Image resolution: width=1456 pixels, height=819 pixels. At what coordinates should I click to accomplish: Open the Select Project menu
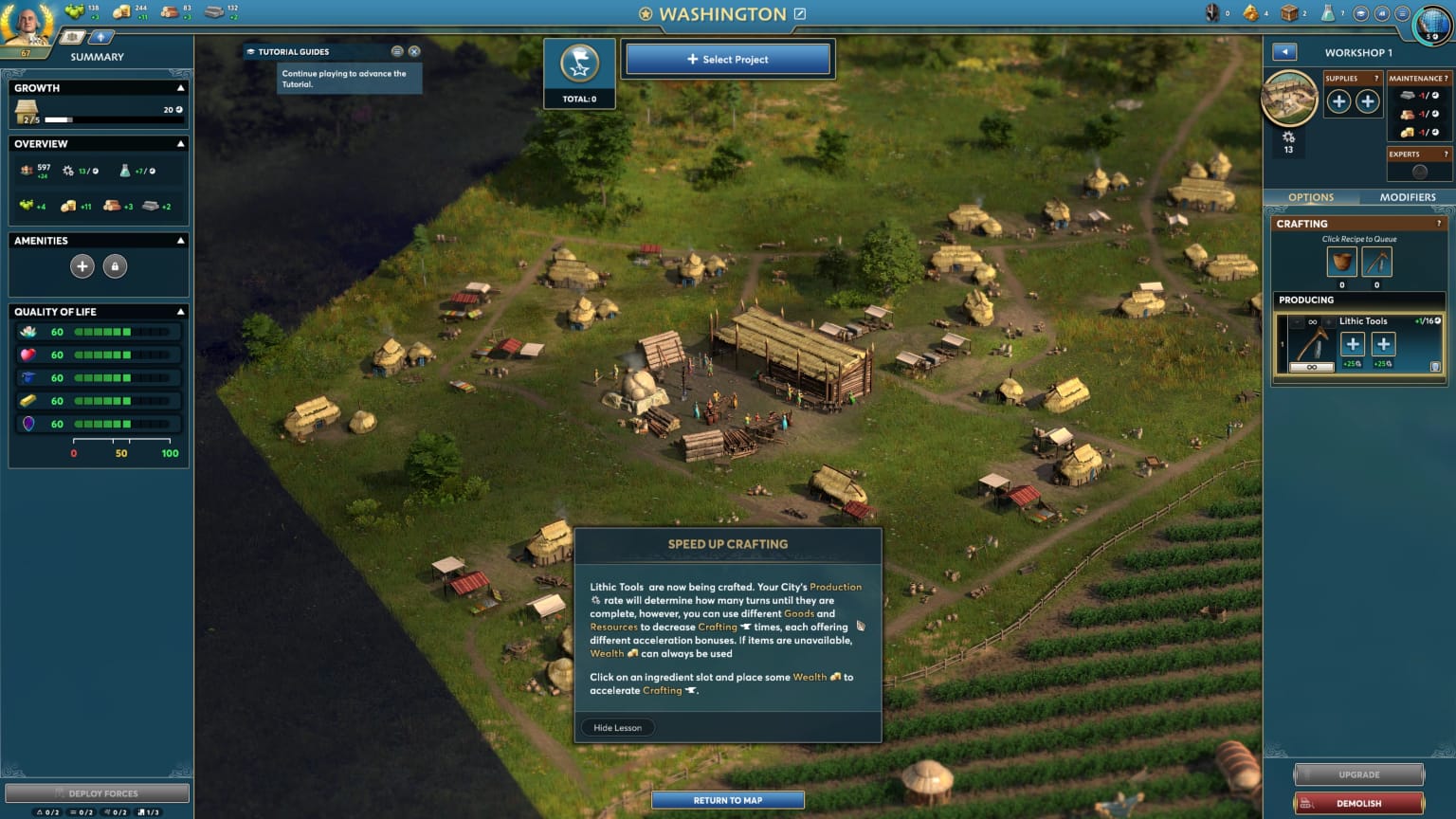(x=727, y=59)
